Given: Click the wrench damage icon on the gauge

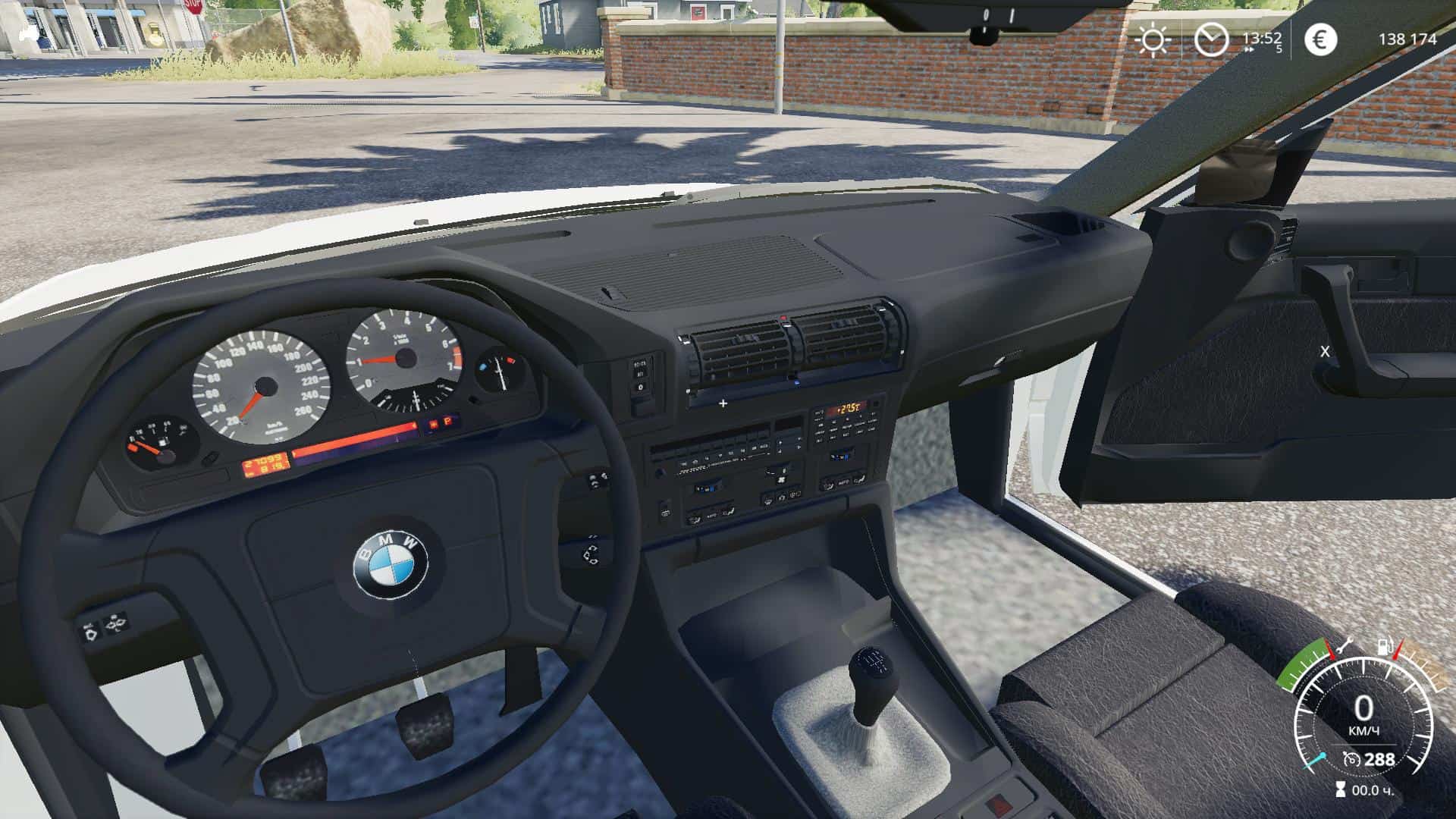Looking at the screenshot, I should (1345, 647).
